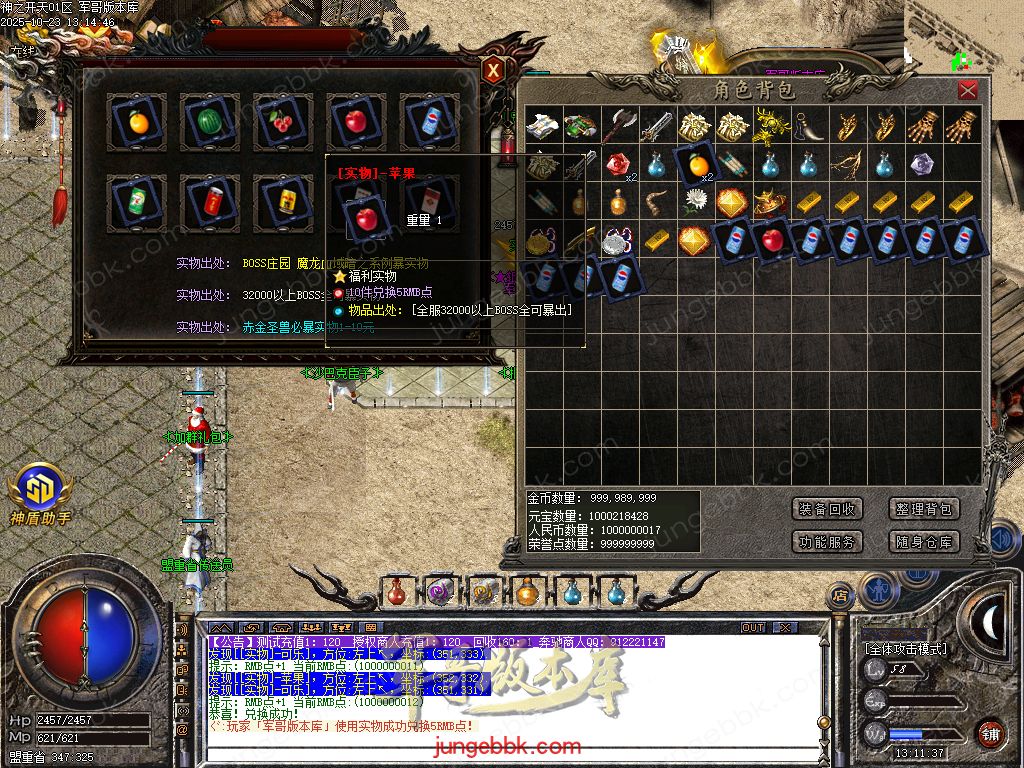Sort the bag with 整理背包

point(923,509)
